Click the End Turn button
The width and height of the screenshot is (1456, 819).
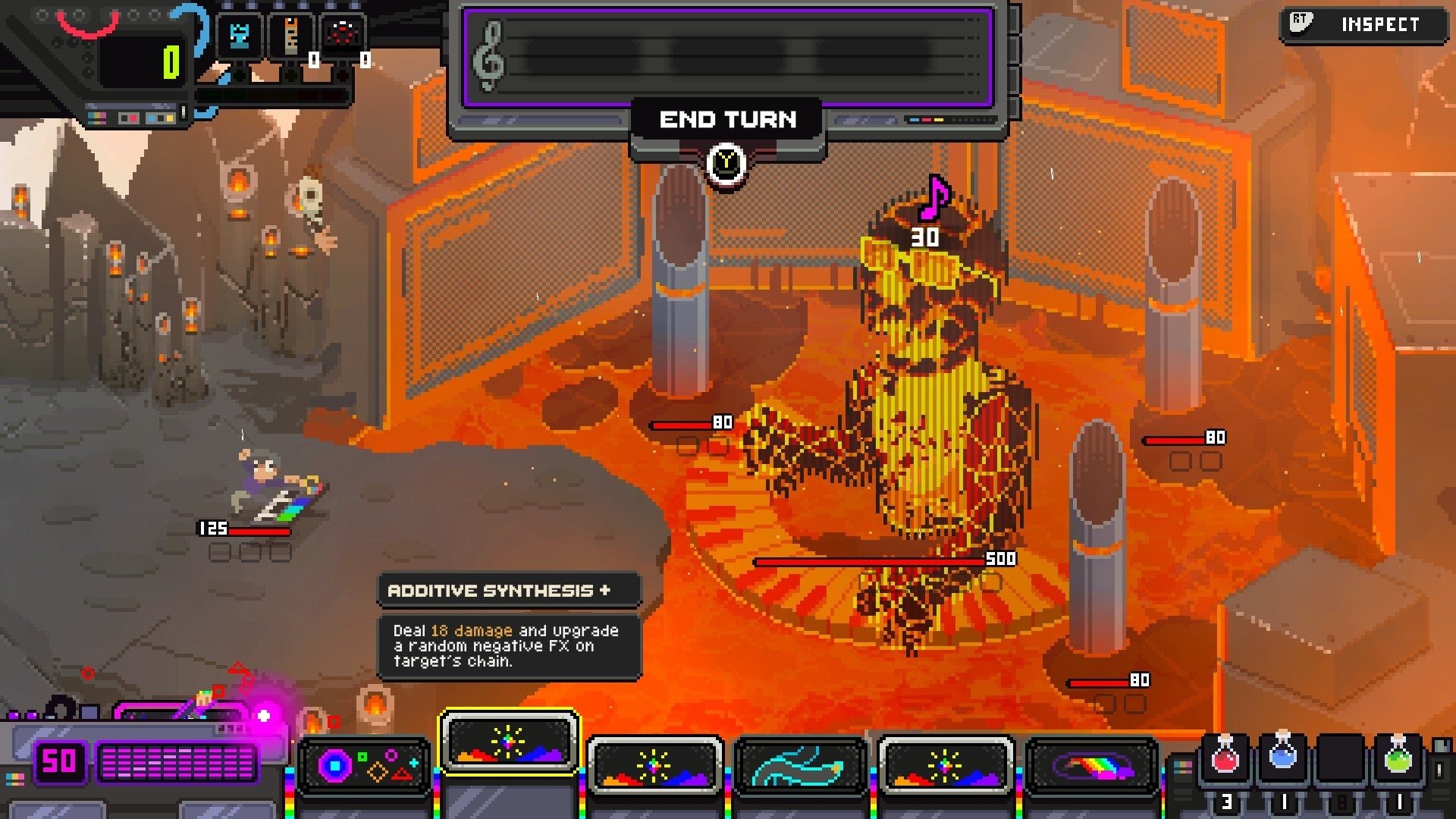[x=729, y=118]
